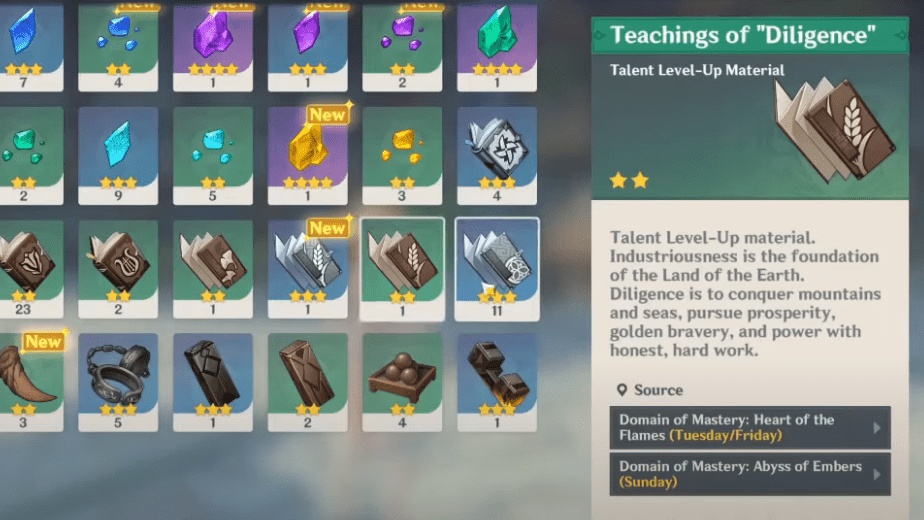924x520 pixels.
Task: Choose the dark mask item stack of 5
Action: tap(118, 380)
